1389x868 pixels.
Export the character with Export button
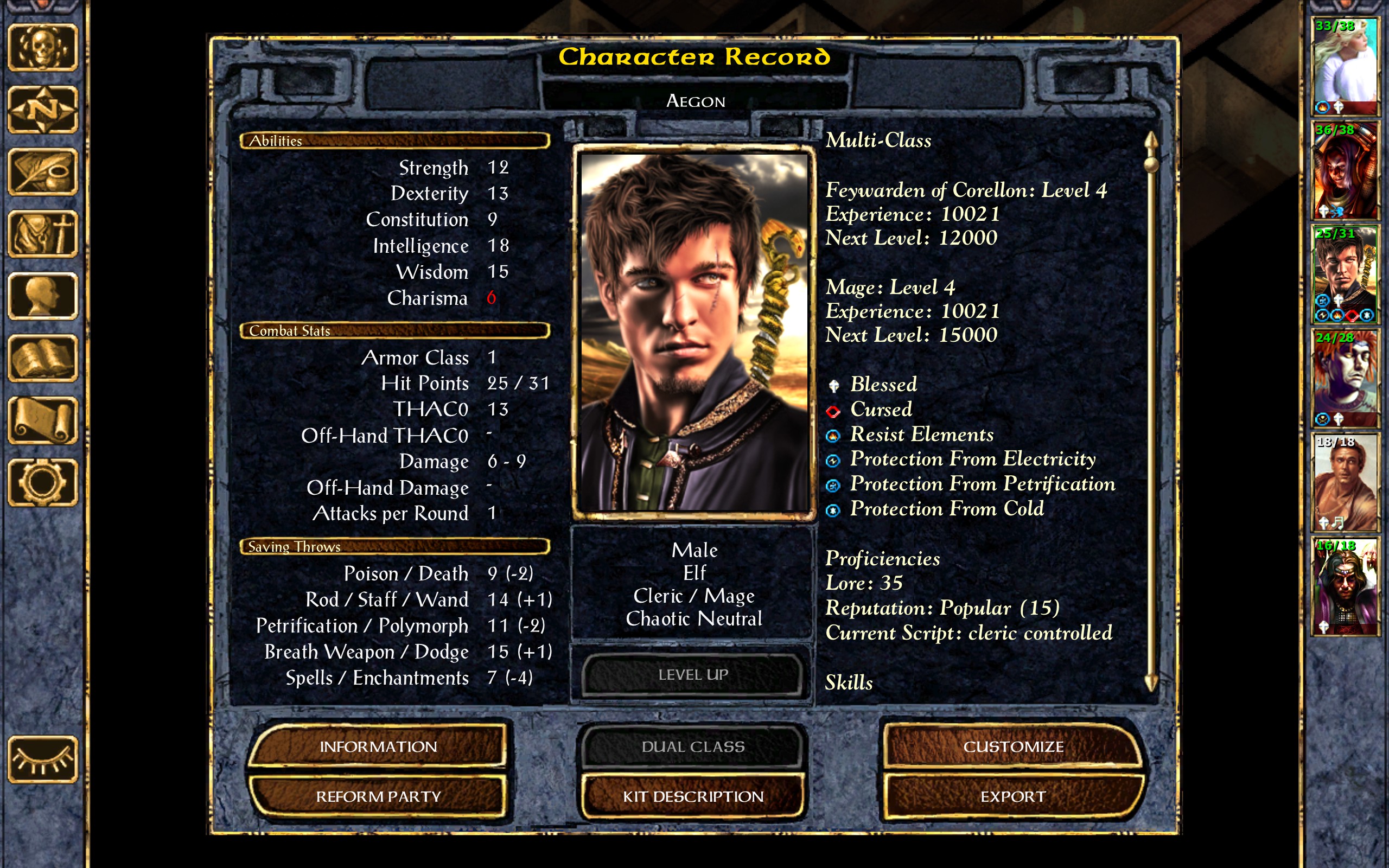coord(1013,796)
